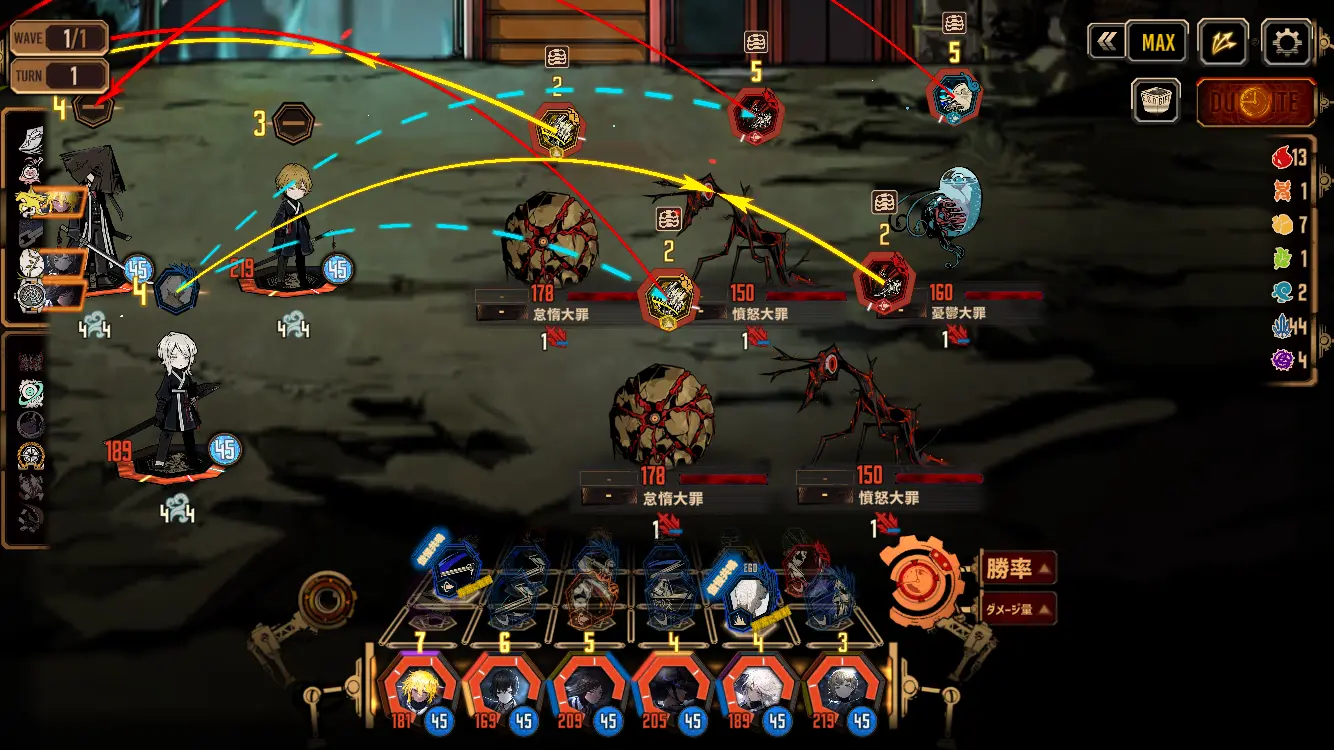Choose the sinner portrait with 209 HP
This screenshot has height=750, width=1334.
tap(588, 690)
